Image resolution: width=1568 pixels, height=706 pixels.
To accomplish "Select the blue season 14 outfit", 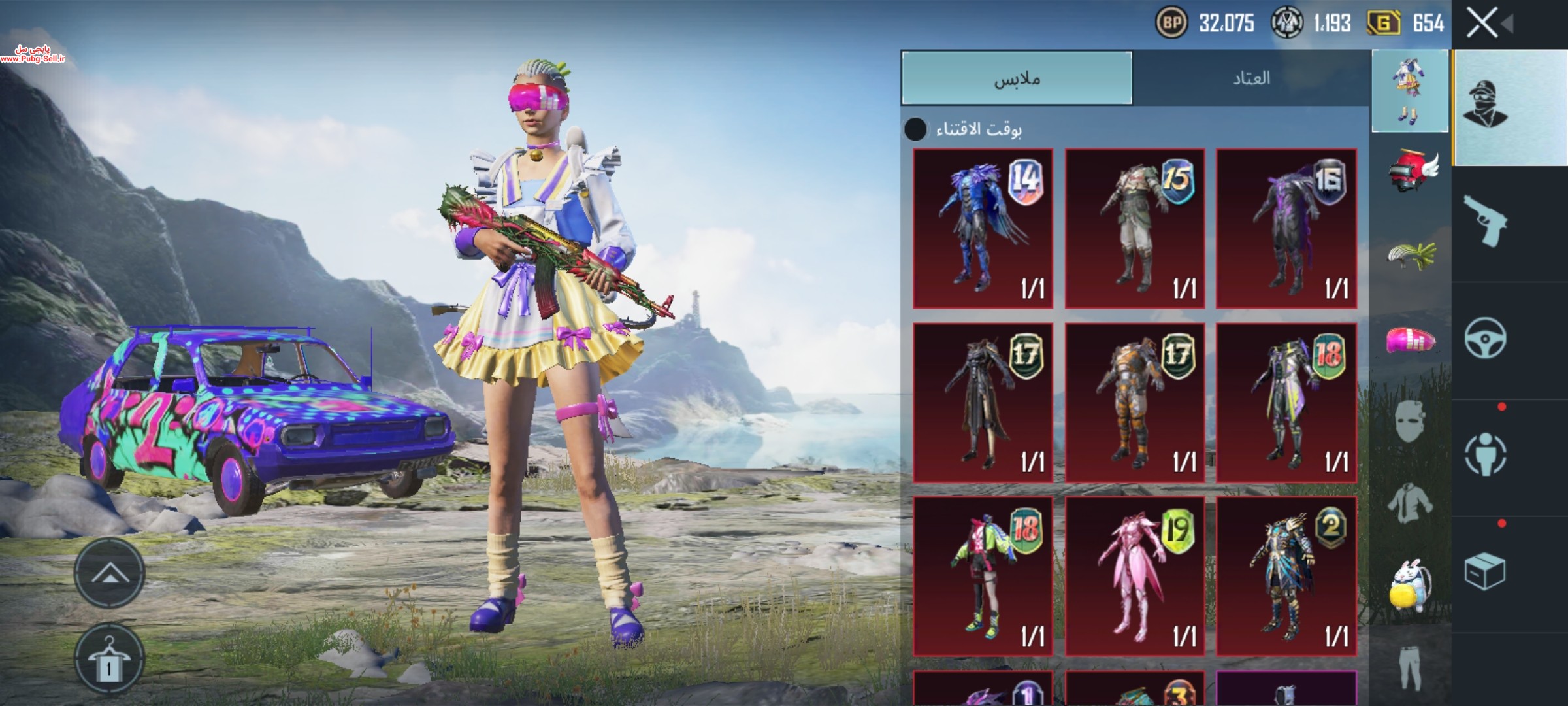I will click(x=983, y=228).
